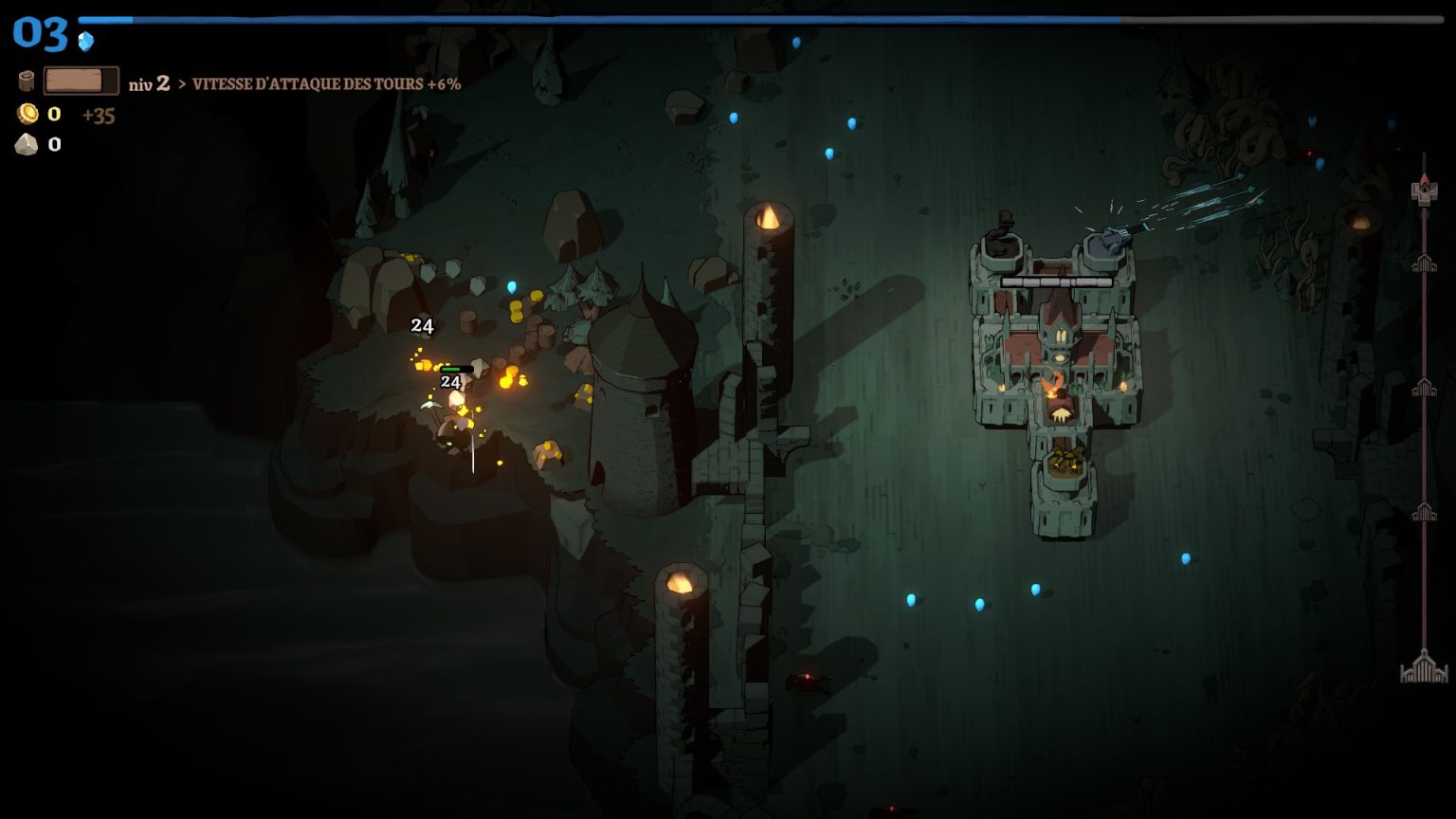Viewport: 1456px width, 819px height.
Task: Select the large gate marker at track bottom
Action: tap(1424, 667)
